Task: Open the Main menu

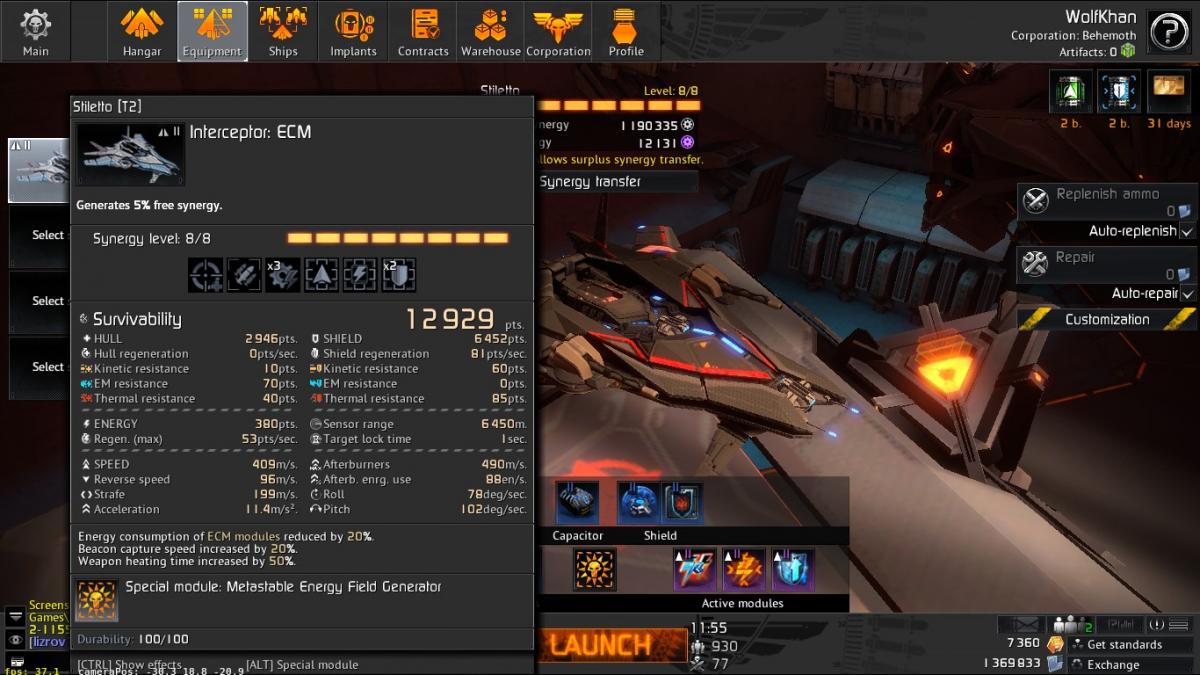Action: pos(35,31)
